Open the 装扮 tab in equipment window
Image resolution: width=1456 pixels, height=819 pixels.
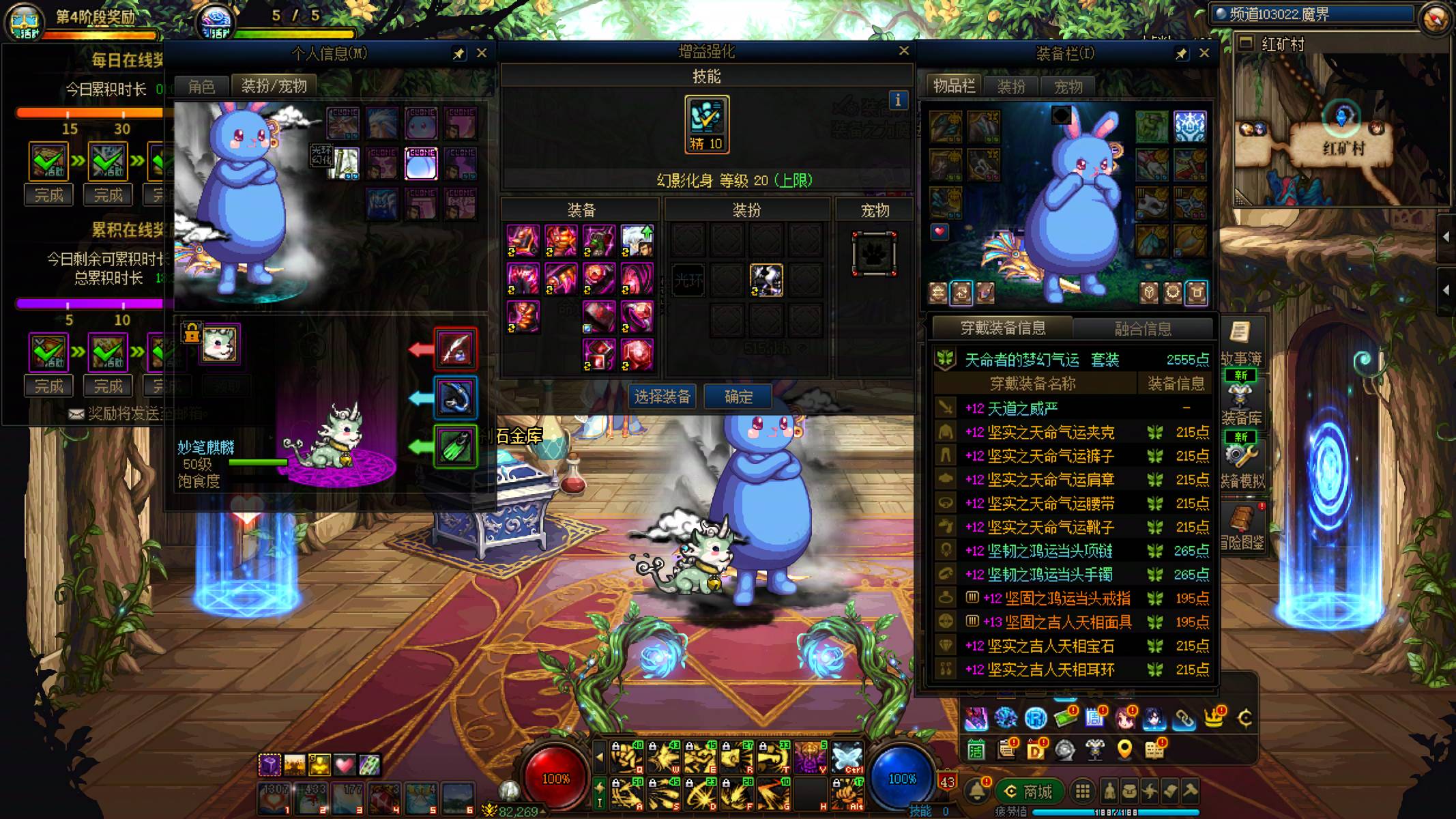[1011, 87]
